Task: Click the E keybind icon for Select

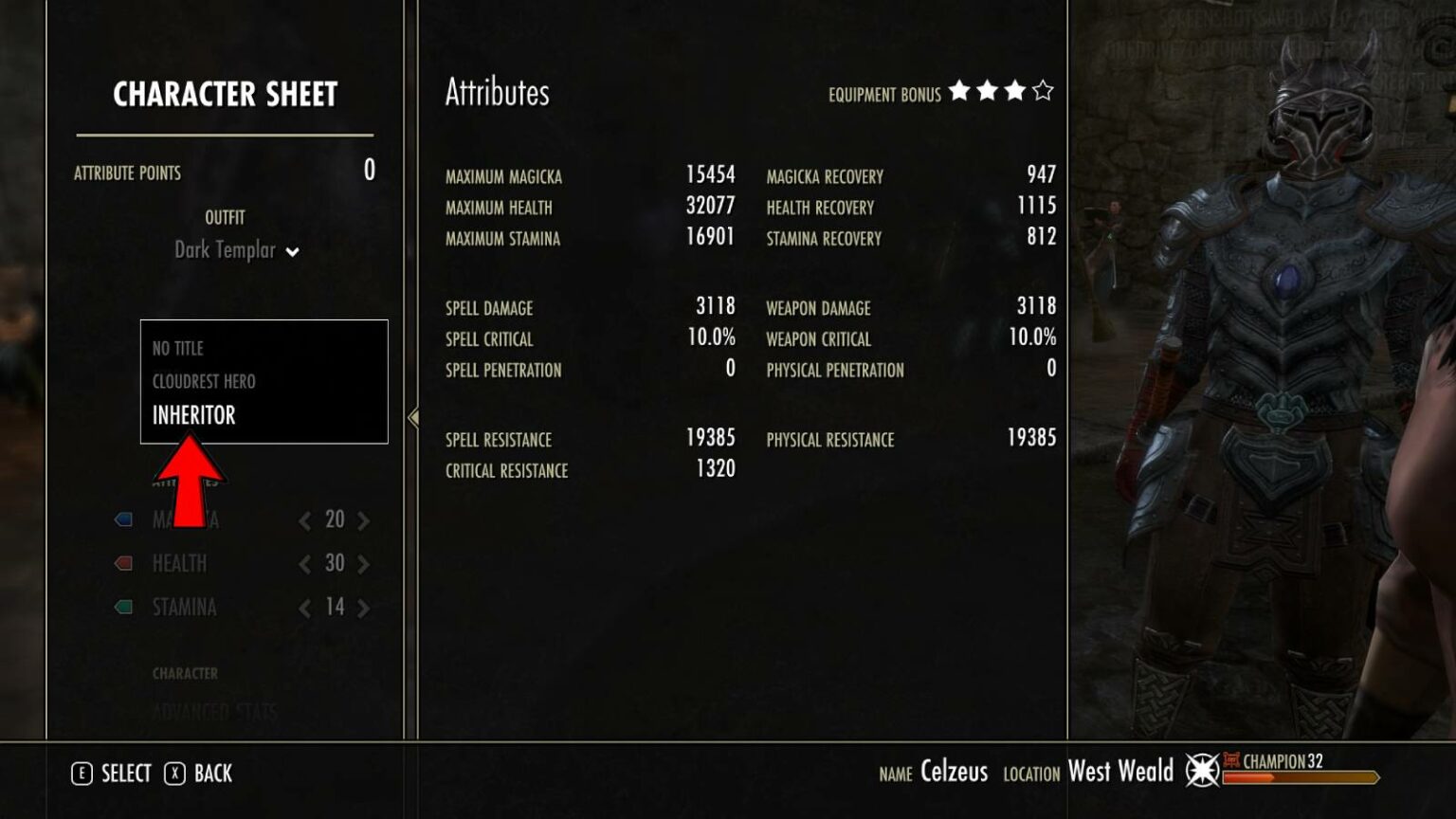Action: point(83,773)
